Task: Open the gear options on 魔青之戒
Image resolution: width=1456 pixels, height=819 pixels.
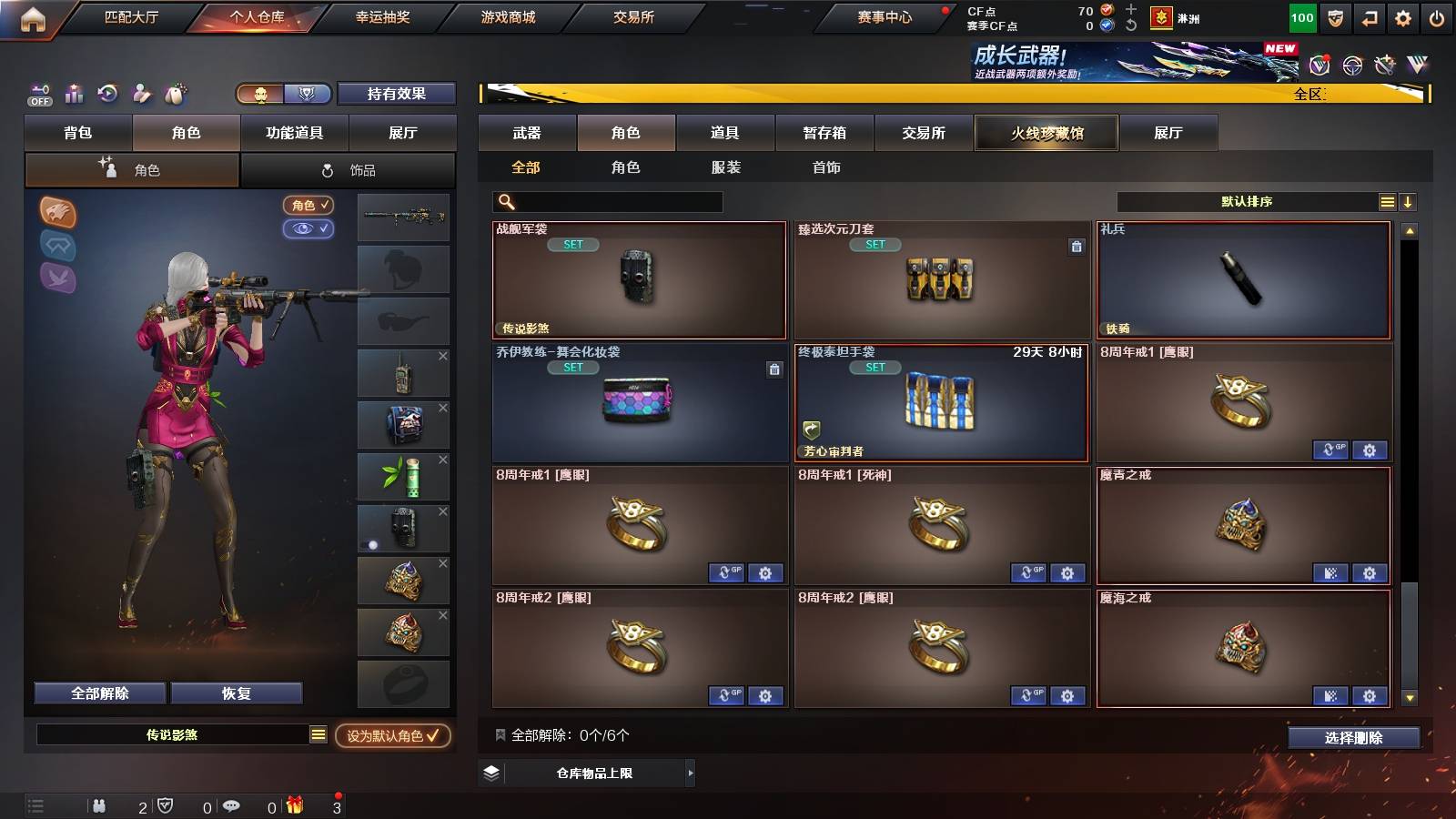Action: point(1369,574)
